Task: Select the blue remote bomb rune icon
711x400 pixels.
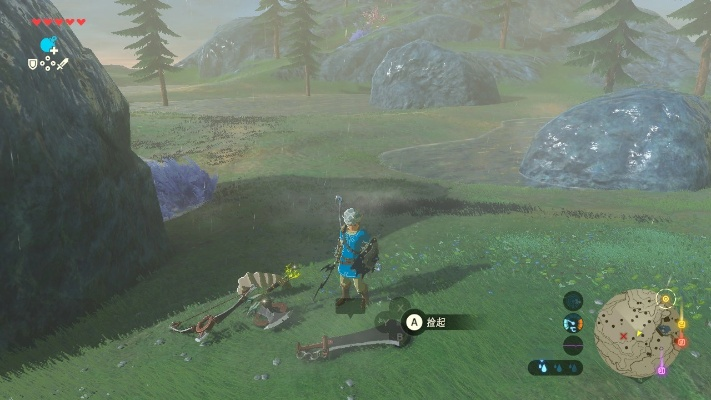Action: tap(47, 45)
